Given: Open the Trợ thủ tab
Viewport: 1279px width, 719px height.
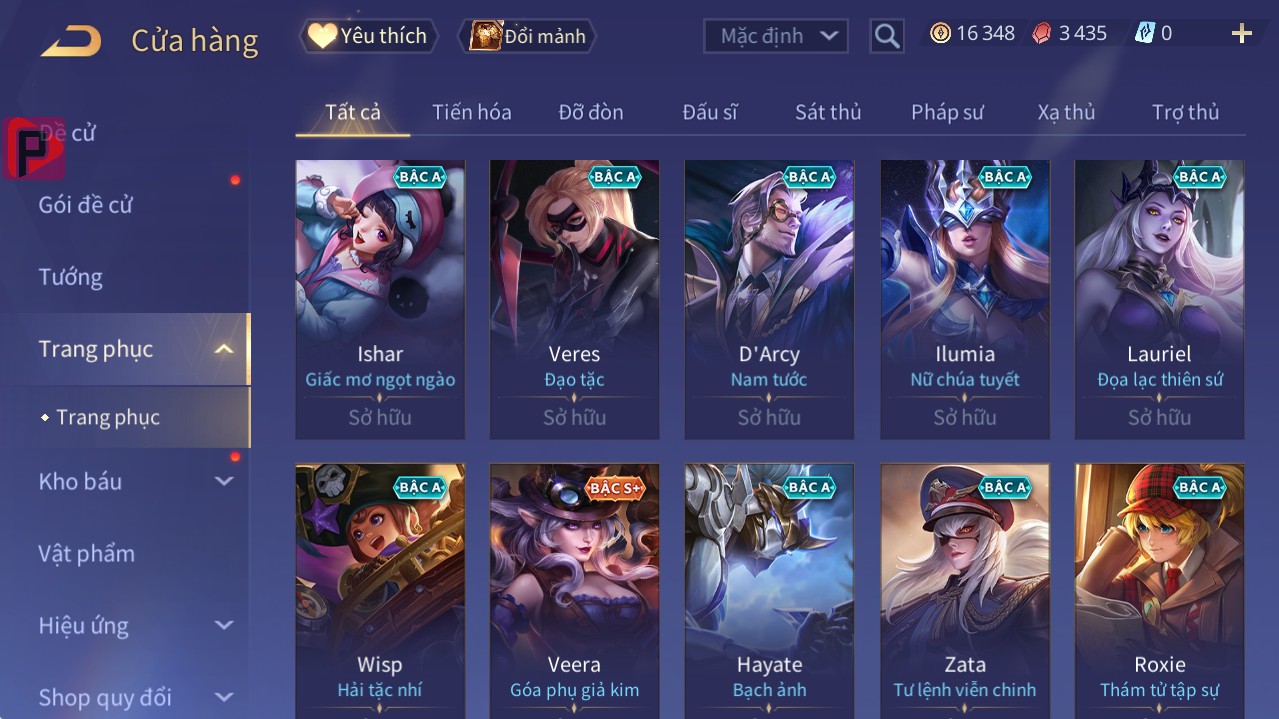Looking at the screenshot, I should pos(1185,112).
